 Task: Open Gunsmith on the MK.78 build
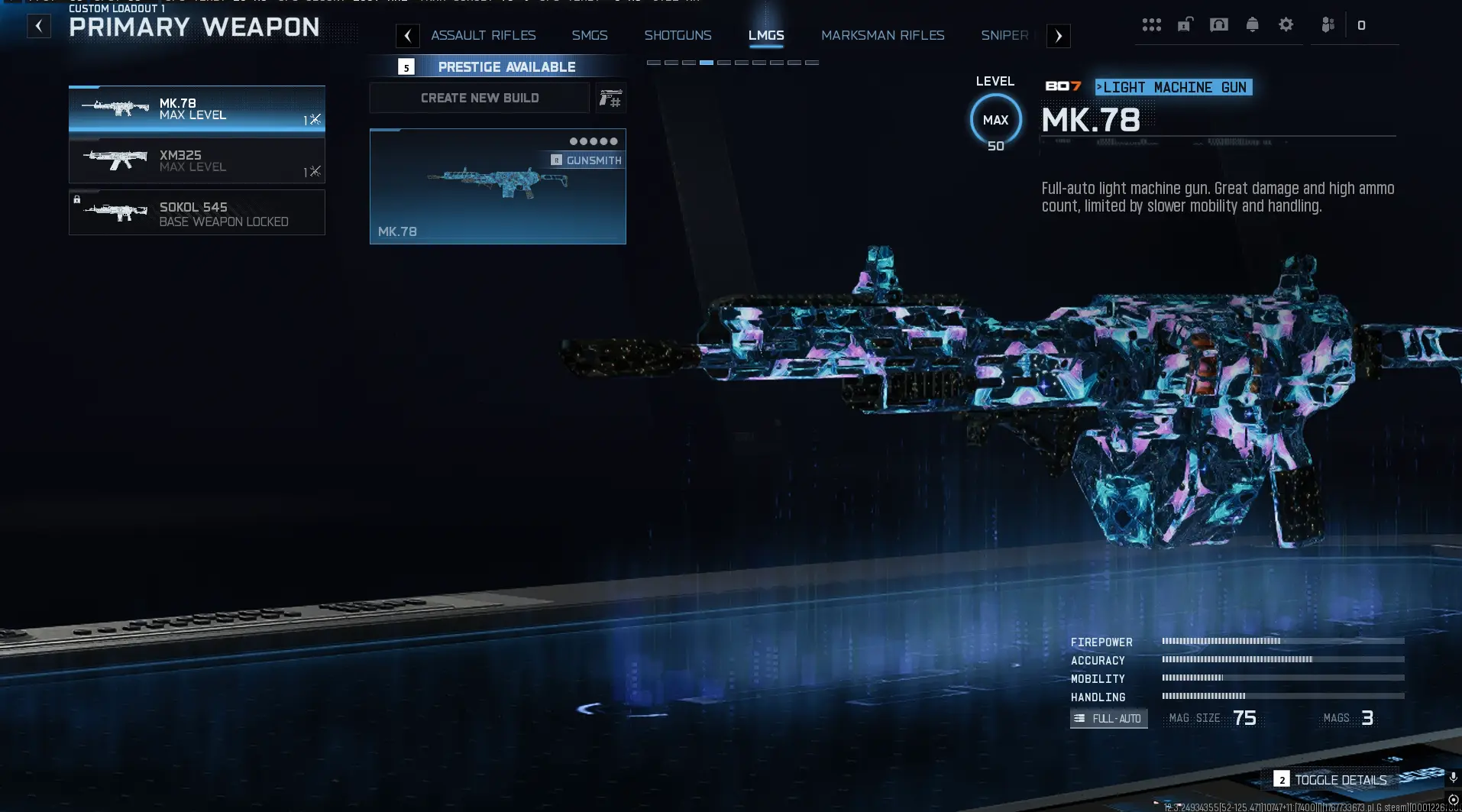click(585, 160)
